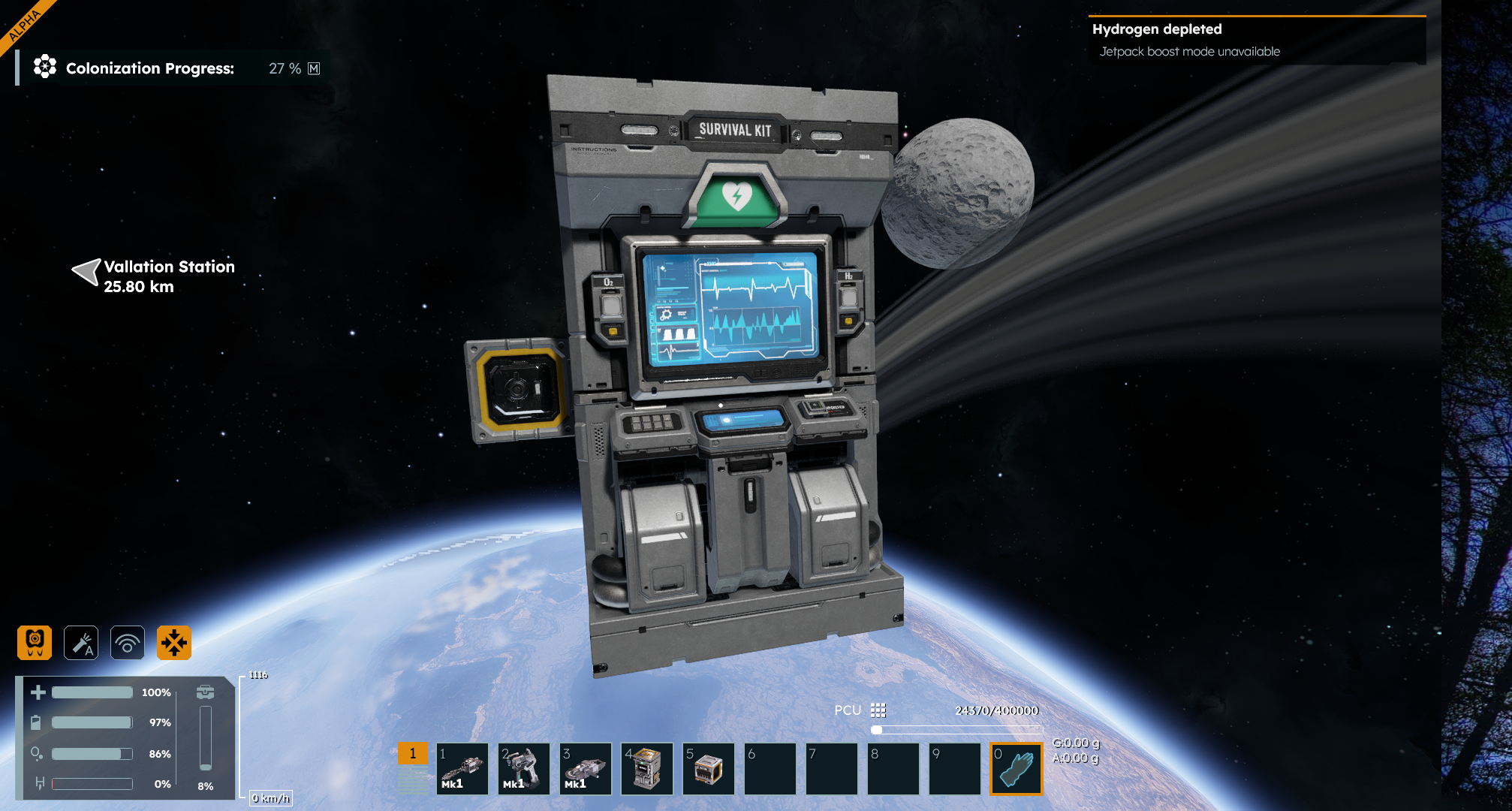Select the glove hand slot in hotbar
1512x811 pixels.
click(x=1017, y=769)
